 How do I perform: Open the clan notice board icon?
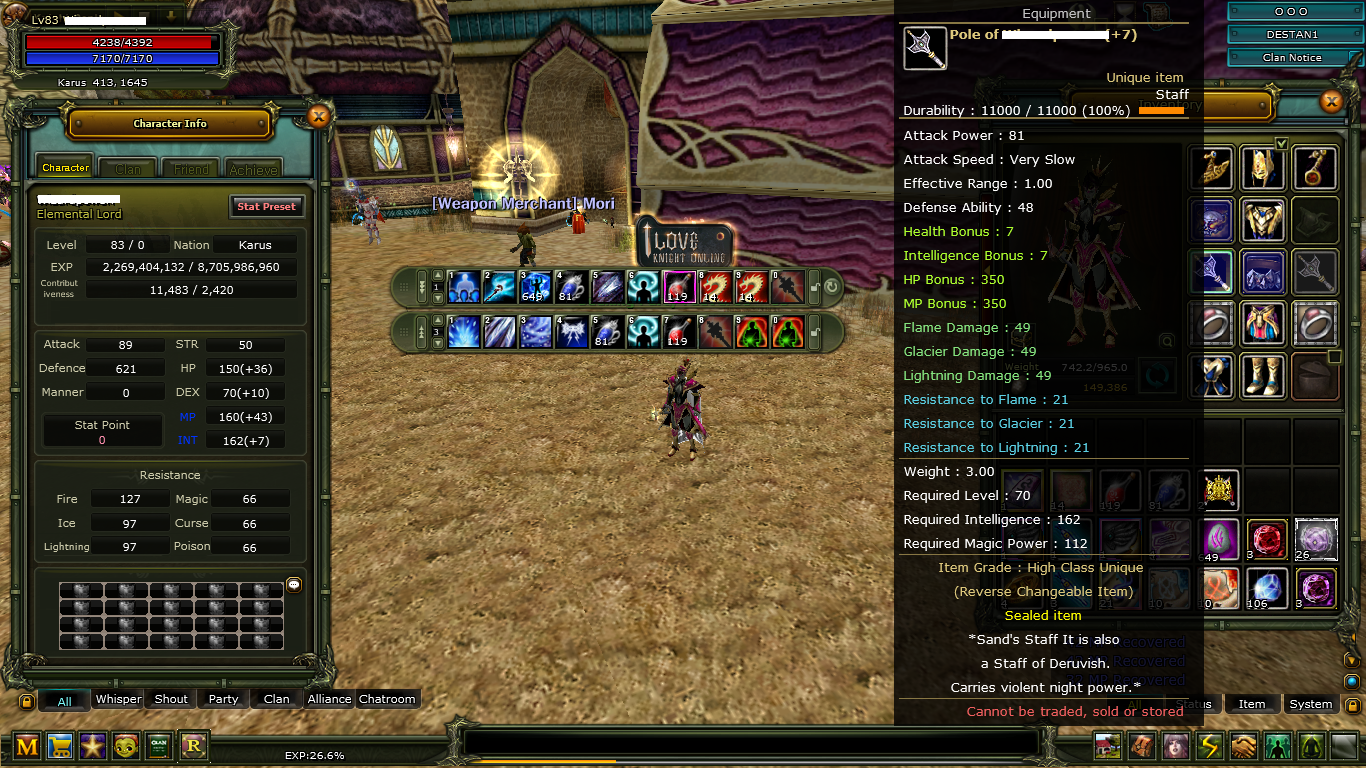coord(159,746)
